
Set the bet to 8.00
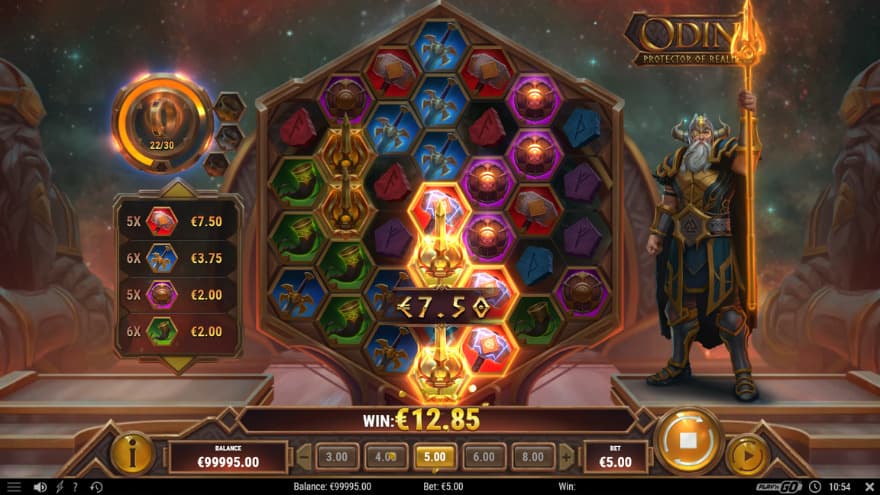click(533, 457)
